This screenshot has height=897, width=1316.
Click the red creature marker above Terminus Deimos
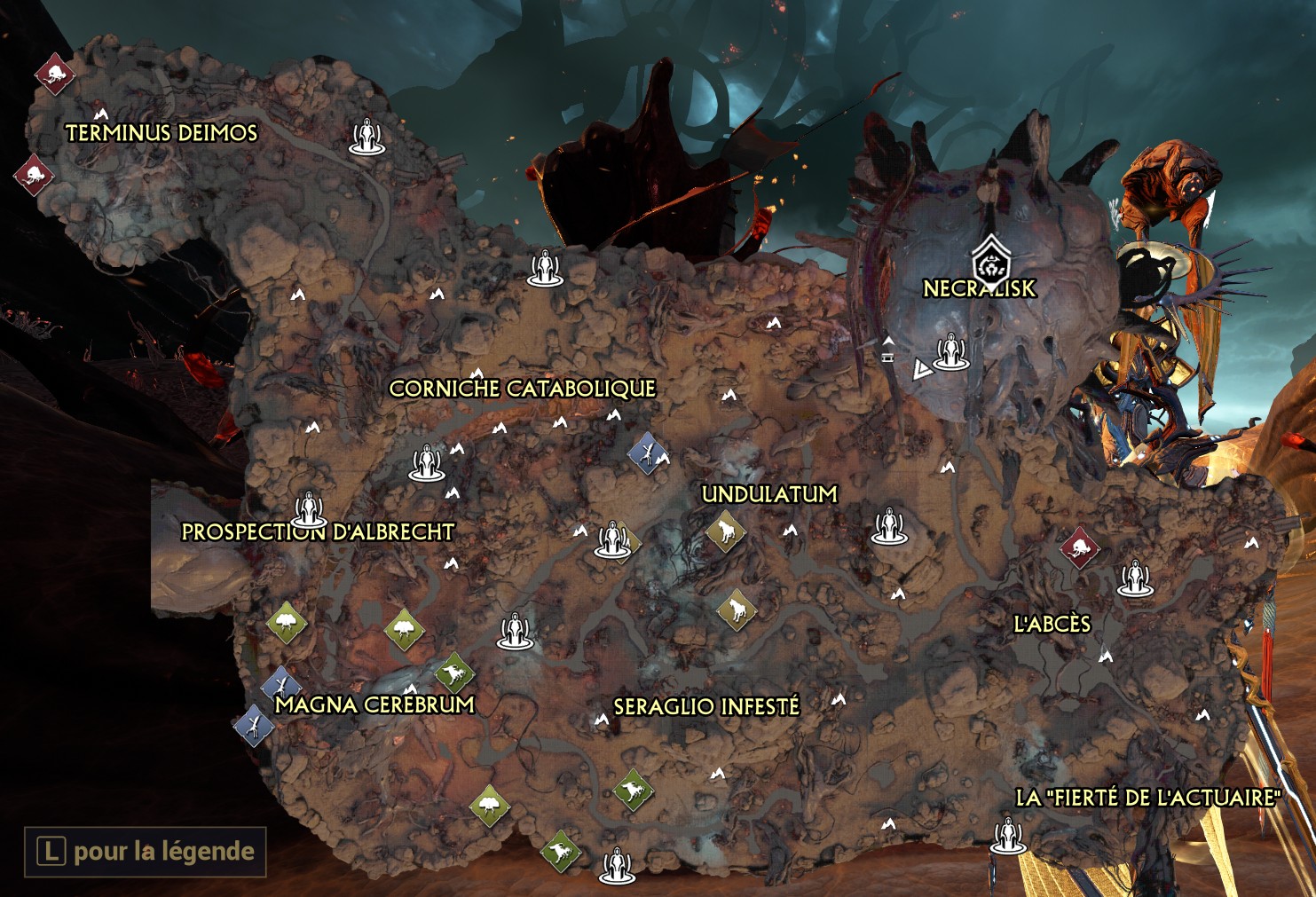tap(54, 74)
